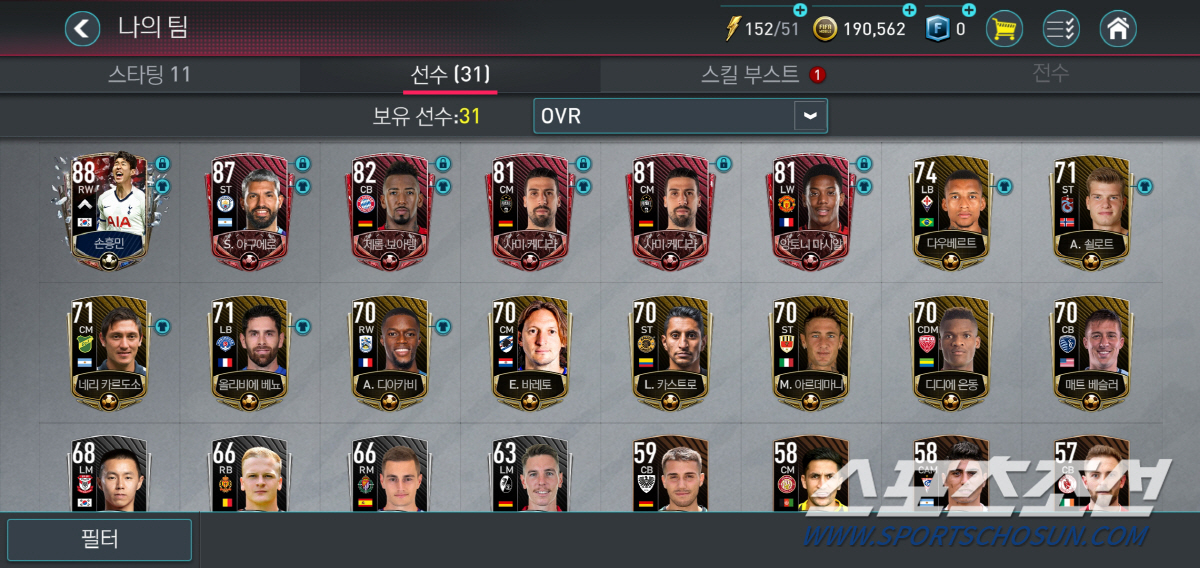Return to the home screen
This screenshot has height=568, width=1200.
click(1118, 28)
